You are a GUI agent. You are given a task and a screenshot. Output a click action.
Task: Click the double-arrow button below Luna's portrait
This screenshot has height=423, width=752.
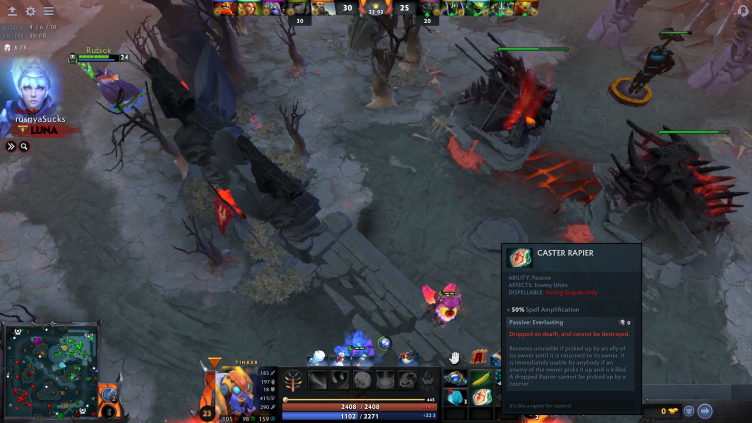coord(11,146)
